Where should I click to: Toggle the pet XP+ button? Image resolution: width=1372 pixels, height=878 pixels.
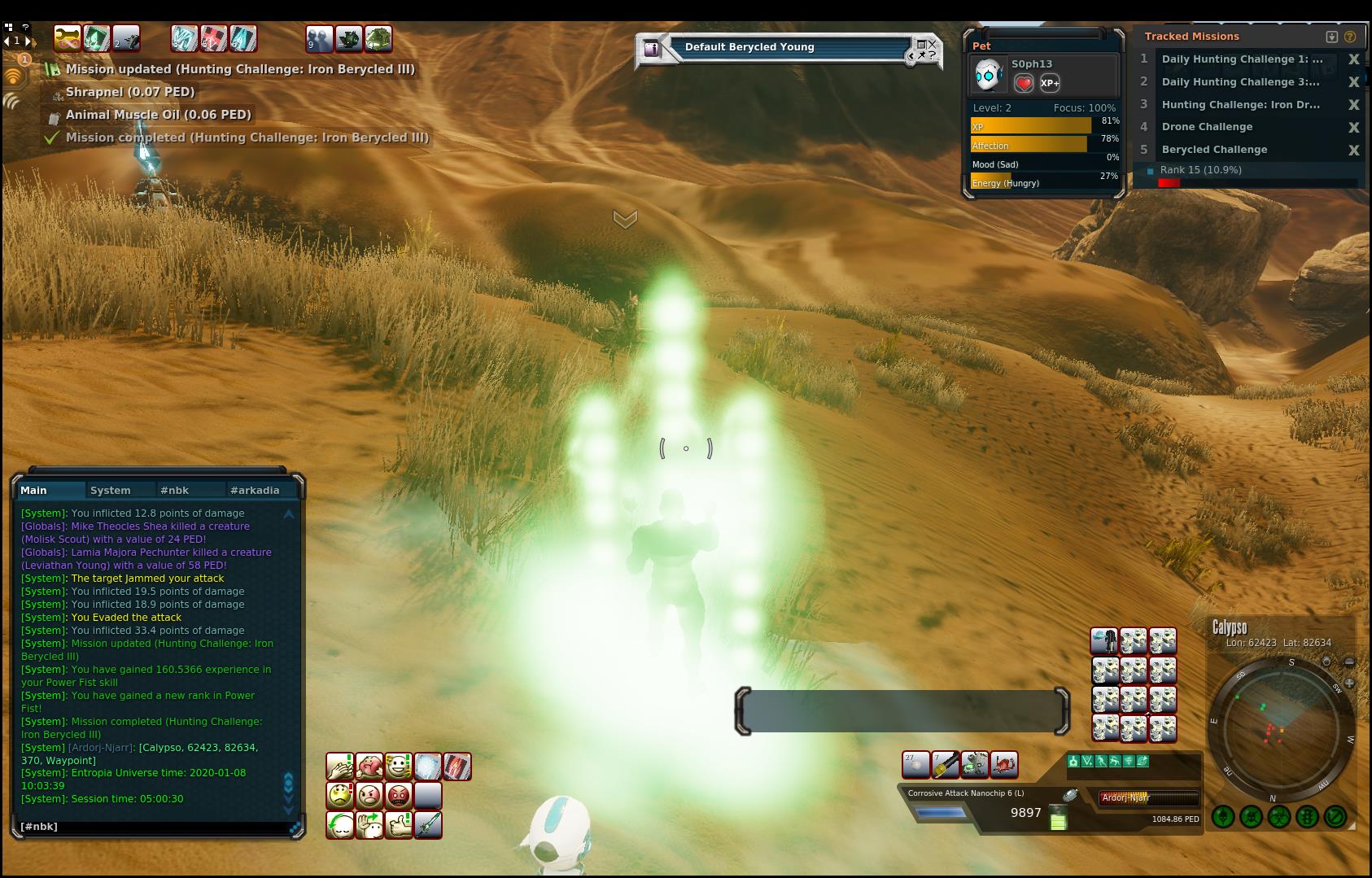point(1050,83)
